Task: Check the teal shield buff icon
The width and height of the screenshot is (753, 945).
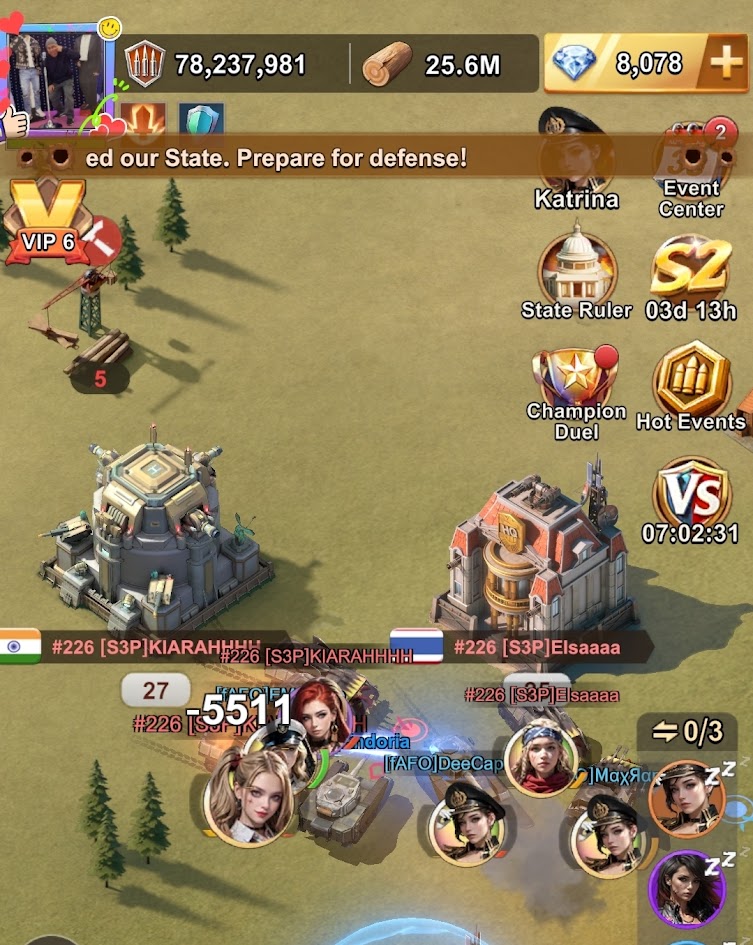Action: click(x=201, y=121)
